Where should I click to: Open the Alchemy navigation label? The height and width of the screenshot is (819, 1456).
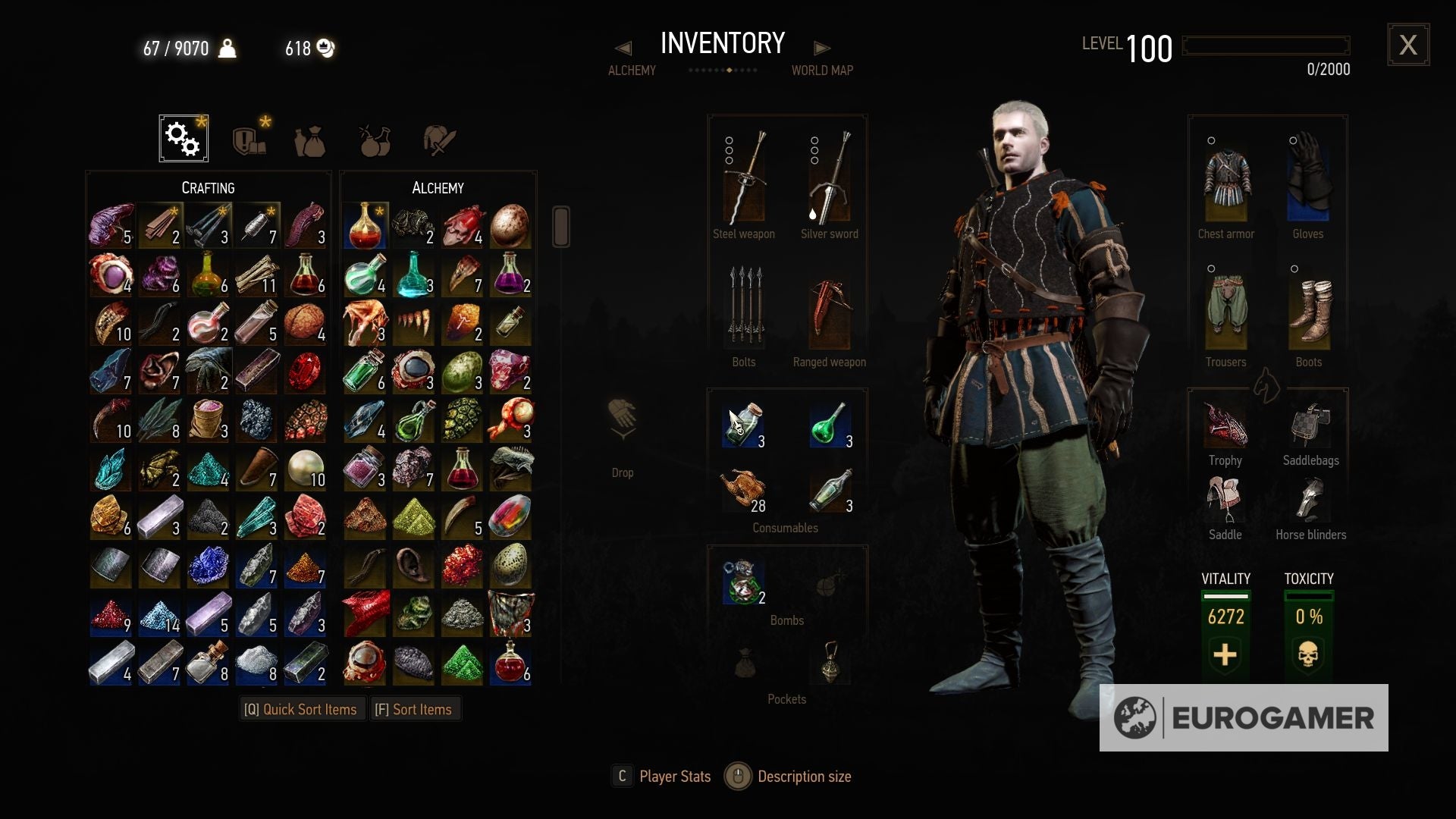tap(632, 70)
